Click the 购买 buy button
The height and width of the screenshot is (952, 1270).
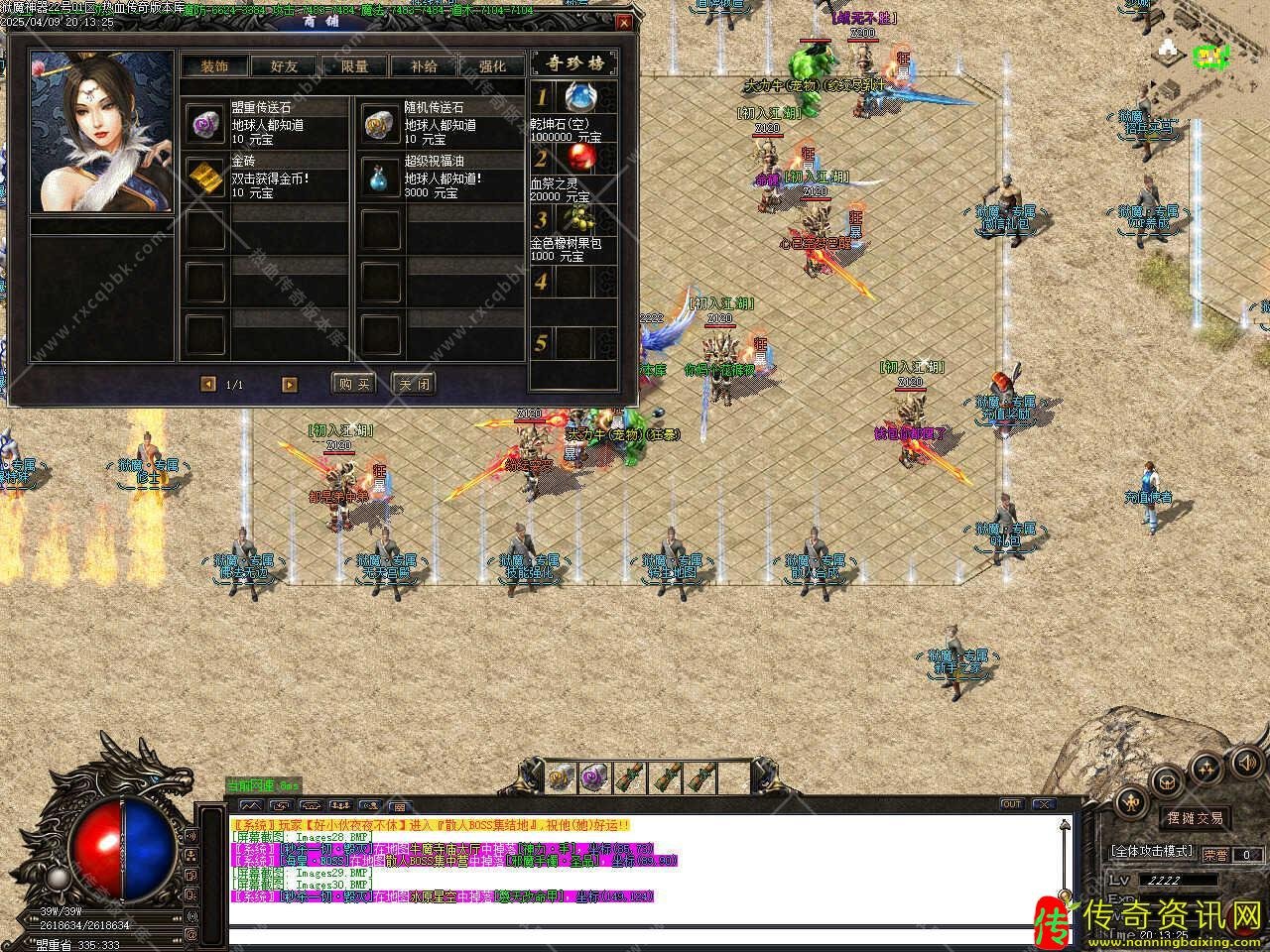pyautogui.click(x=353, y=384)
